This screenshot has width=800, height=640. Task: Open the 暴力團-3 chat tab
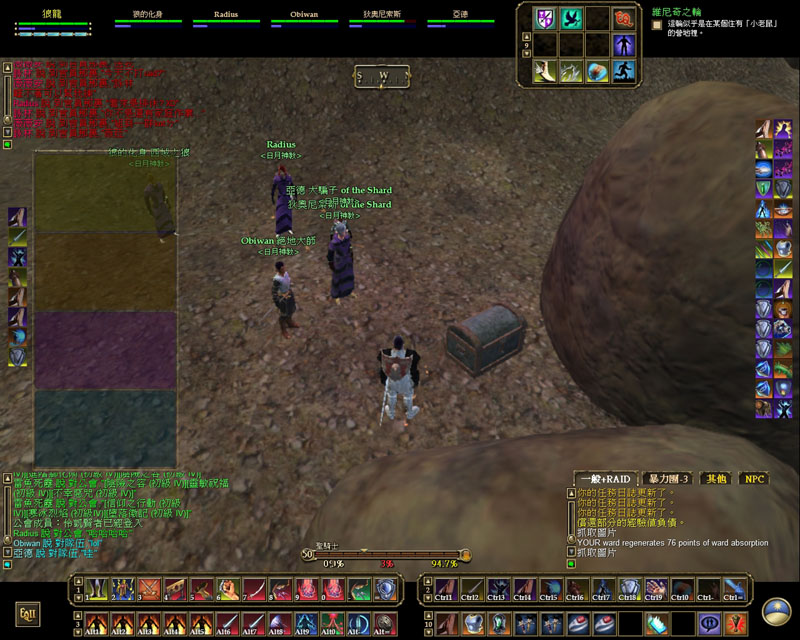[665, 478]
